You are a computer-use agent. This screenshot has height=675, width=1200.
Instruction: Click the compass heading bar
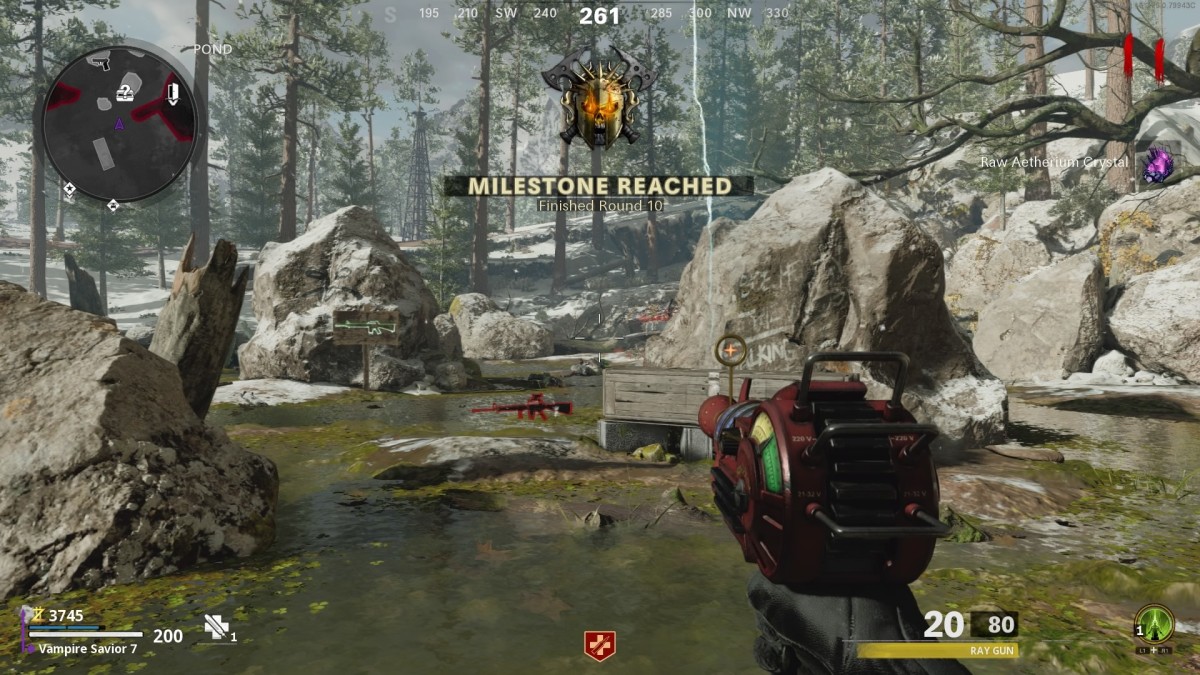(x=598, y=14)
